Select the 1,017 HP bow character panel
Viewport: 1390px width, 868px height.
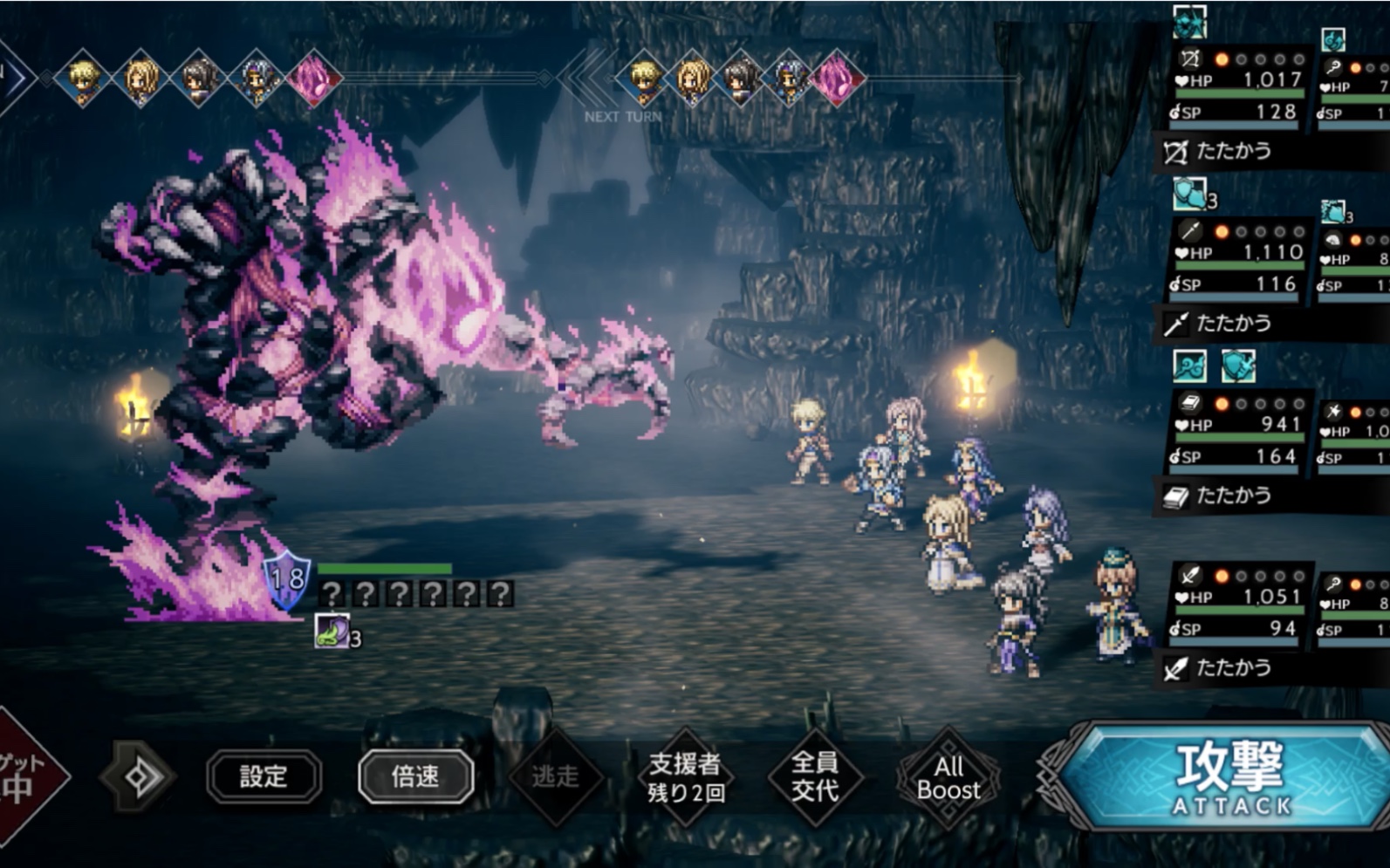(x=1238, y=86)
